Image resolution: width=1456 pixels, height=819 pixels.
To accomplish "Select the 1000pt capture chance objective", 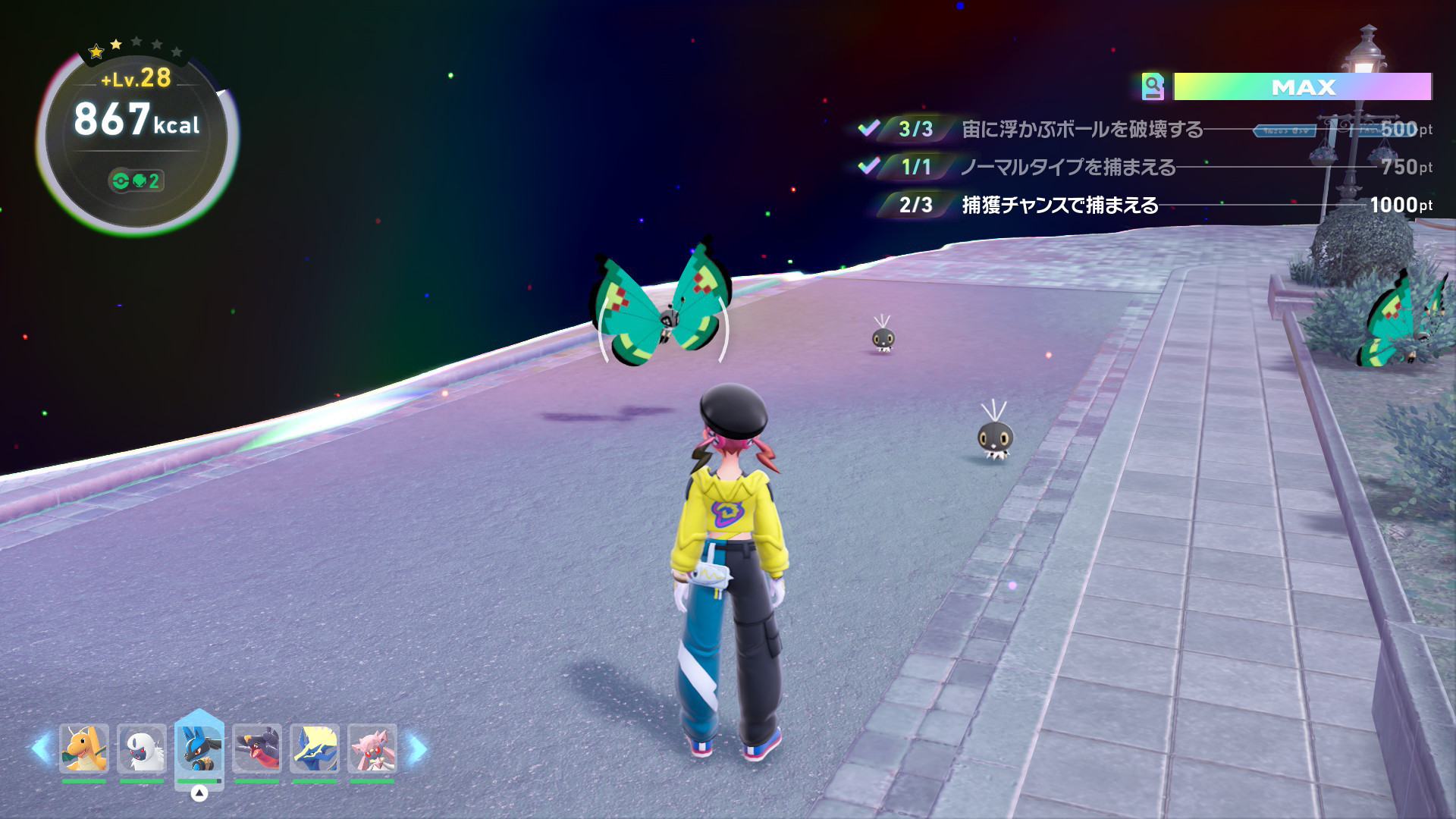I will click(1059, 205).
